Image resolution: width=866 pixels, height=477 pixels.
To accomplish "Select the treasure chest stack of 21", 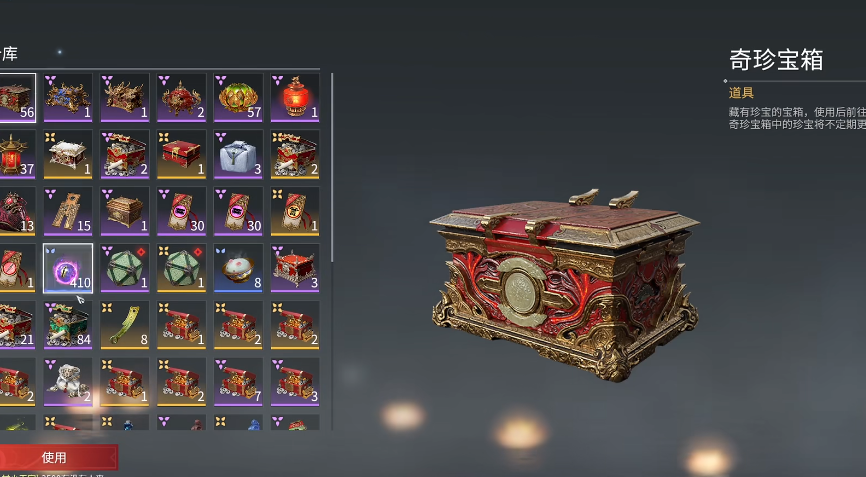I will (x=16, y=325).
